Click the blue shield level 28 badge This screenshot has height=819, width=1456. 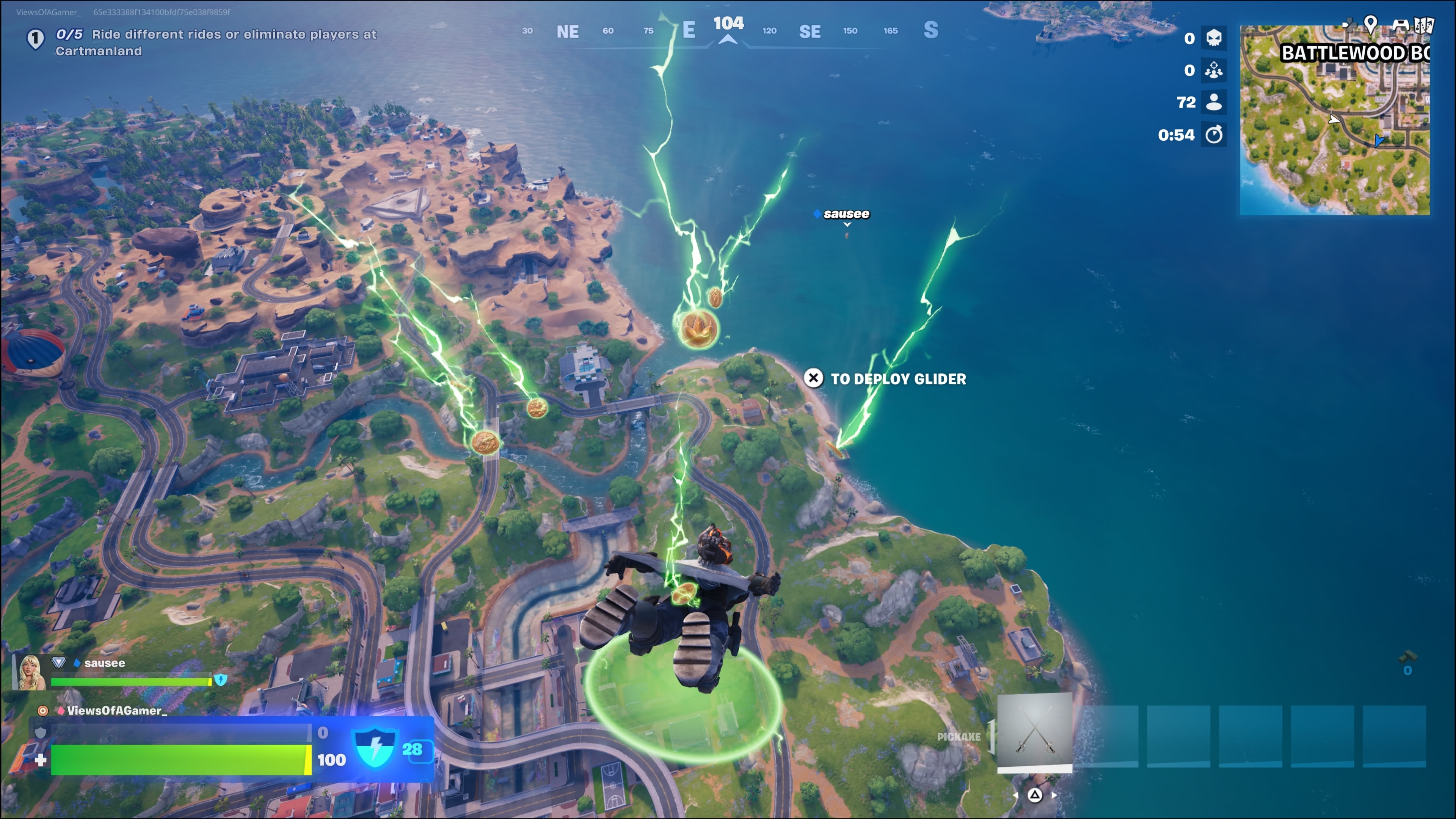point(375,749)
